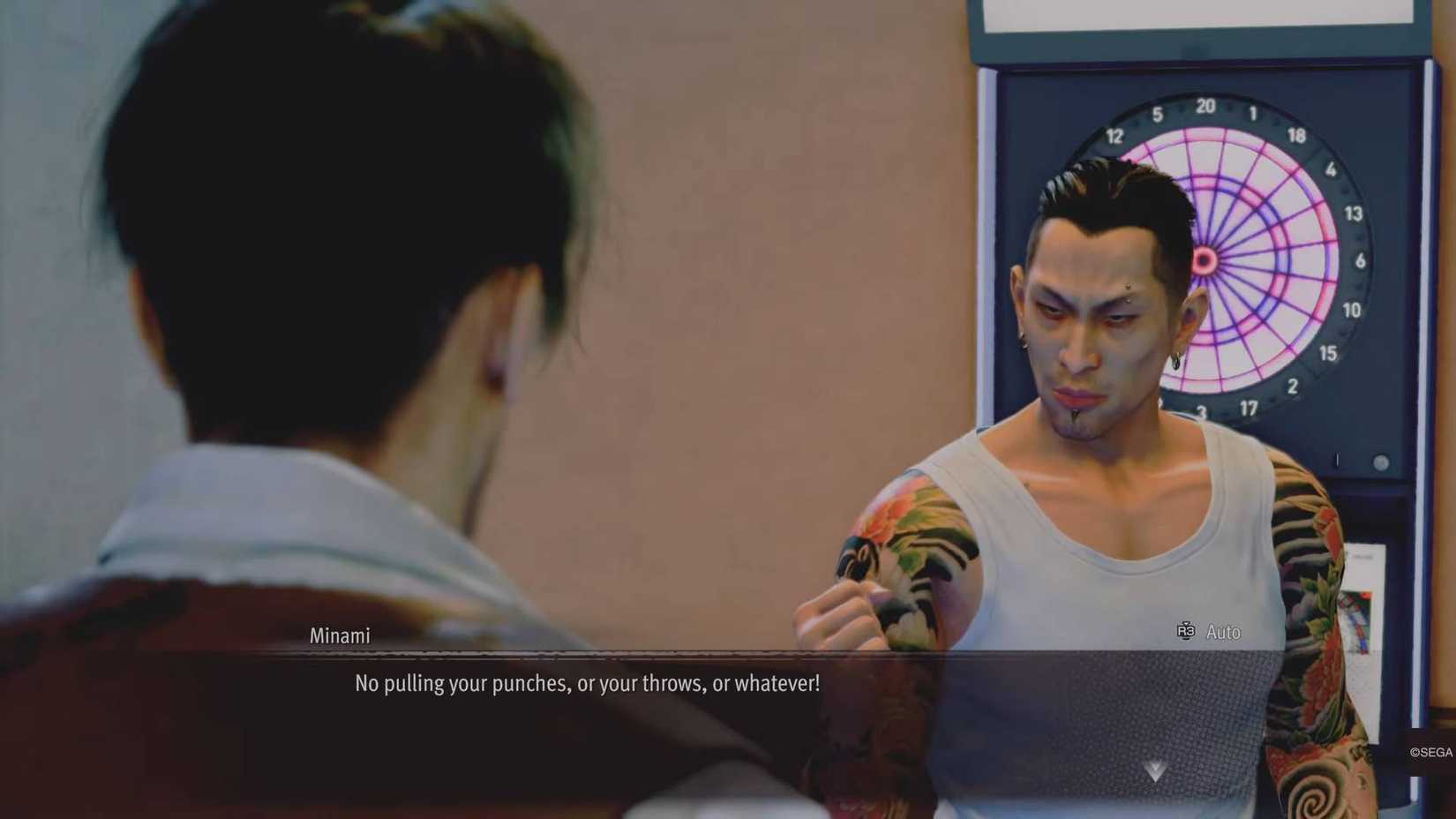Click number 17 segment to toggle selection
The height and width of the screenshot is (819, 1456).
tap(1248, 409)
